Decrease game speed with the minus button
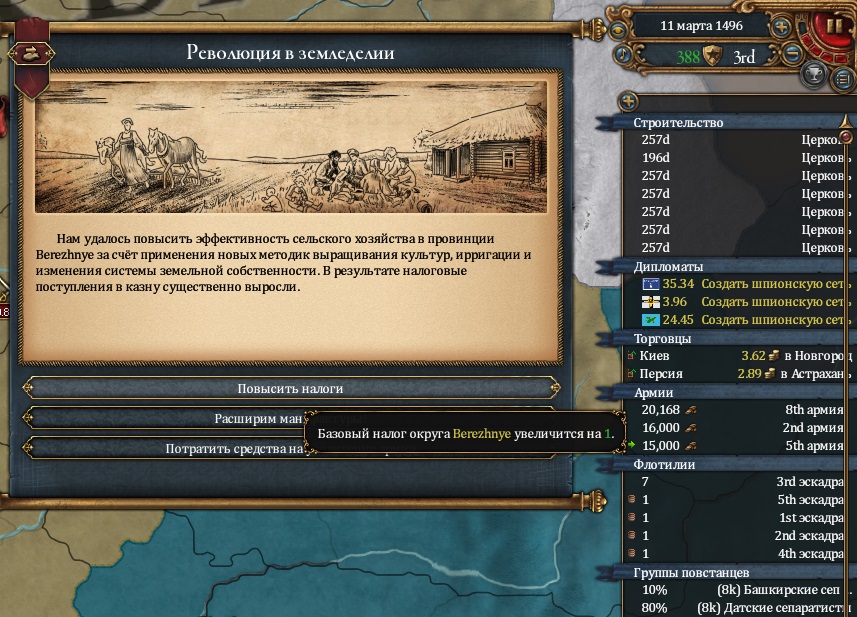Screen dimensions: 857x617 [x=792, y=55]
